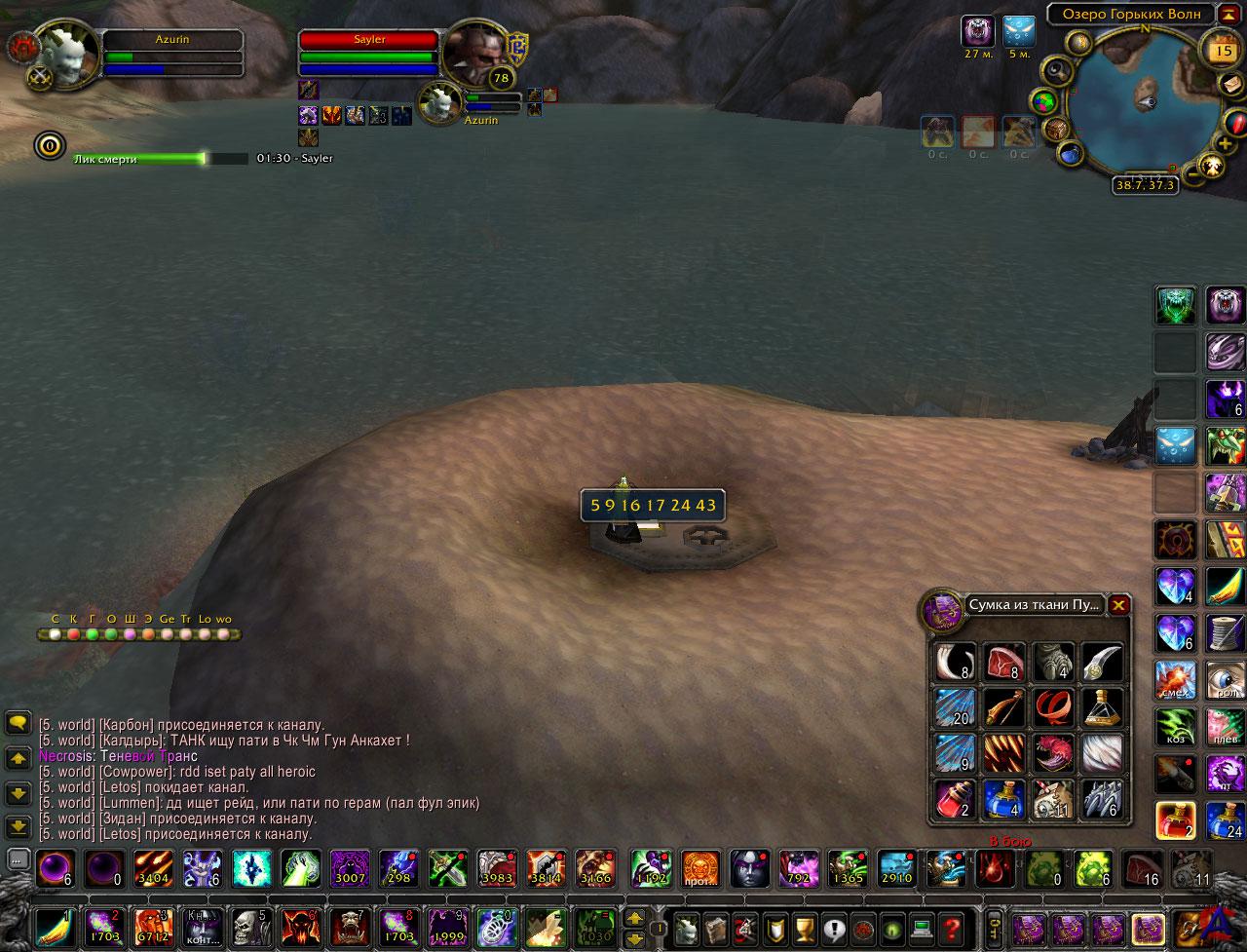Select the raw meat stack in the bag

[1004, 663]
